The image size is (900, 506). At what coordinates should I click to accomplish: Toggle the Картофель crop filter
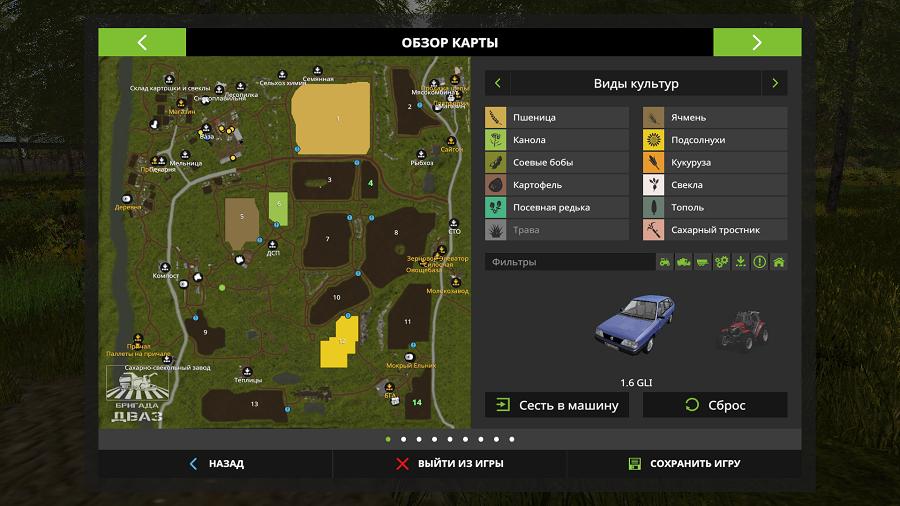pyautogui.click(x=557, y=185)
